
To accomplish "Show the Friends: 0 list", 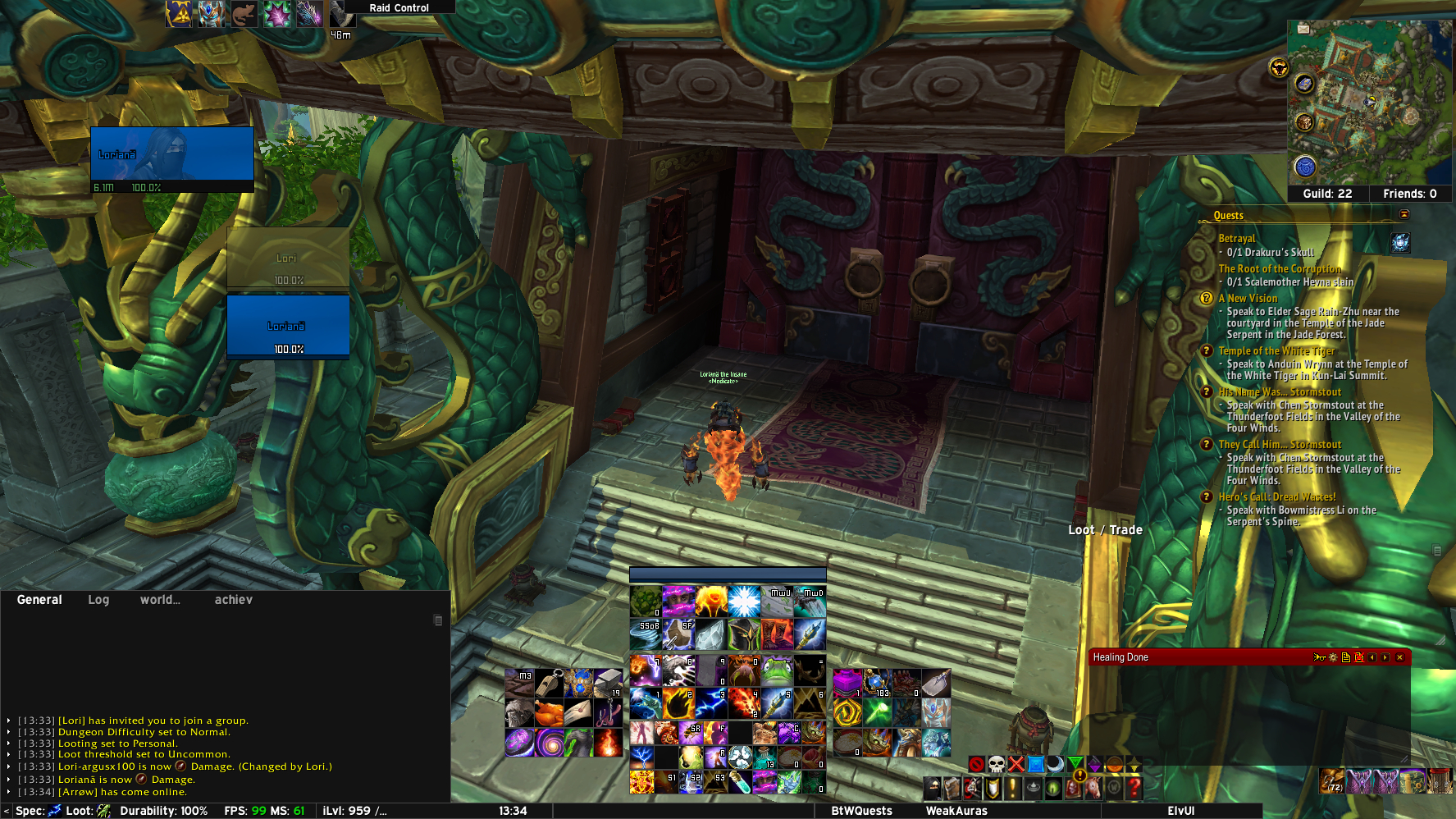I will pos(1409,194).
